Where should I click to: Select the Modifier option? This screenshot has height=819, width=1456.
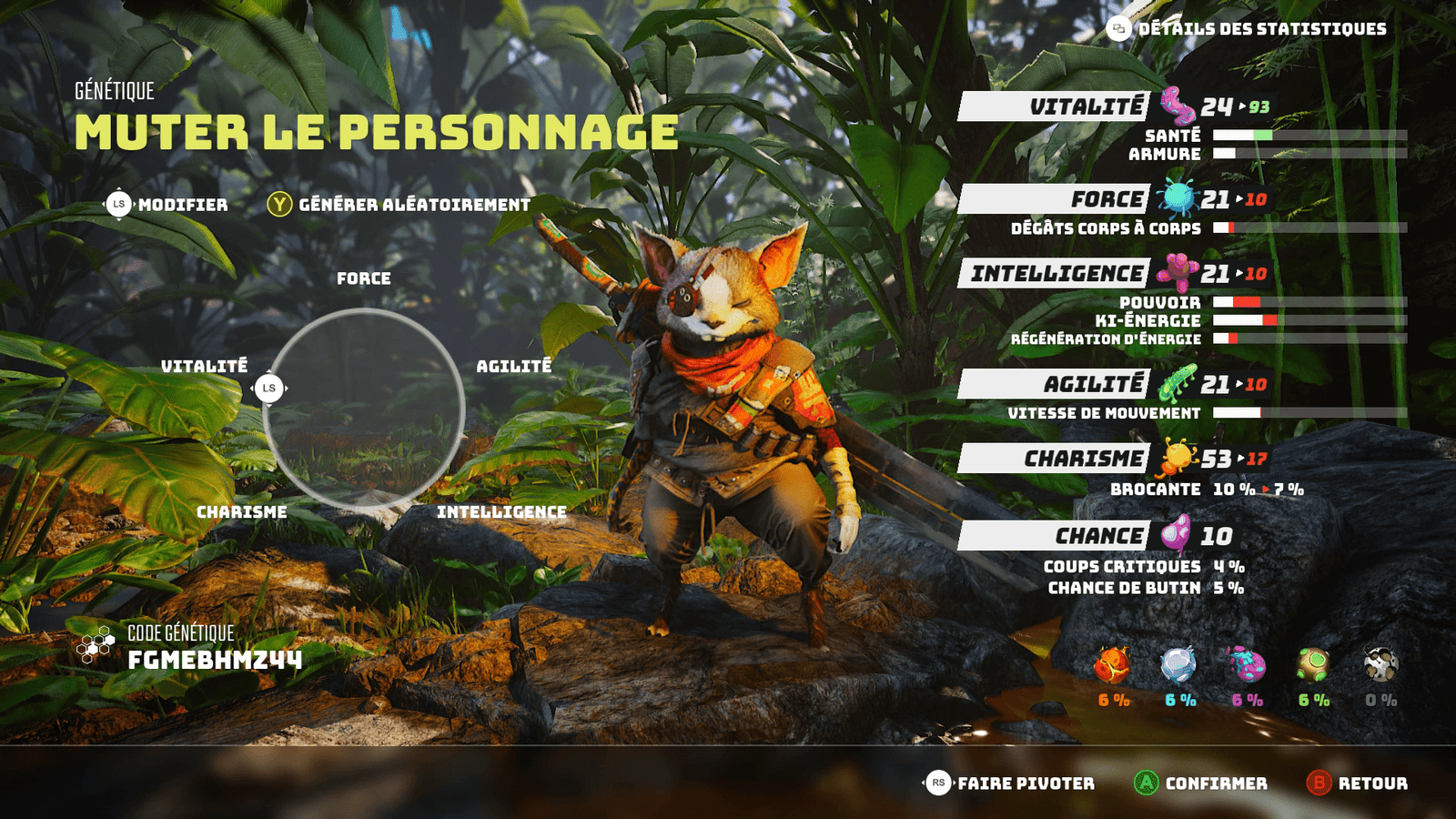click(x=167, y=205)
